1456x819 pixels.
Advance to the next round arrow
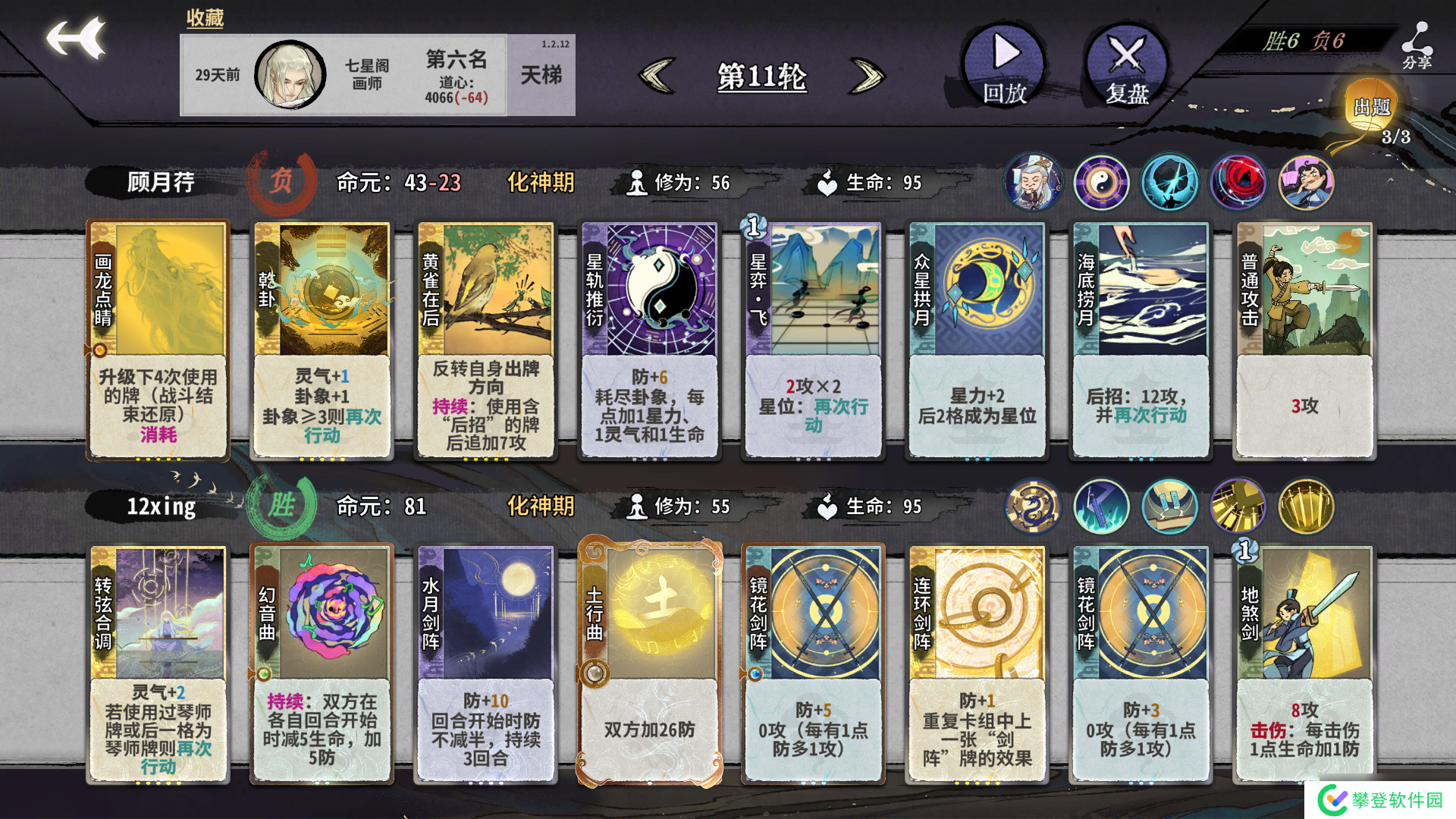tap(868, 76)
